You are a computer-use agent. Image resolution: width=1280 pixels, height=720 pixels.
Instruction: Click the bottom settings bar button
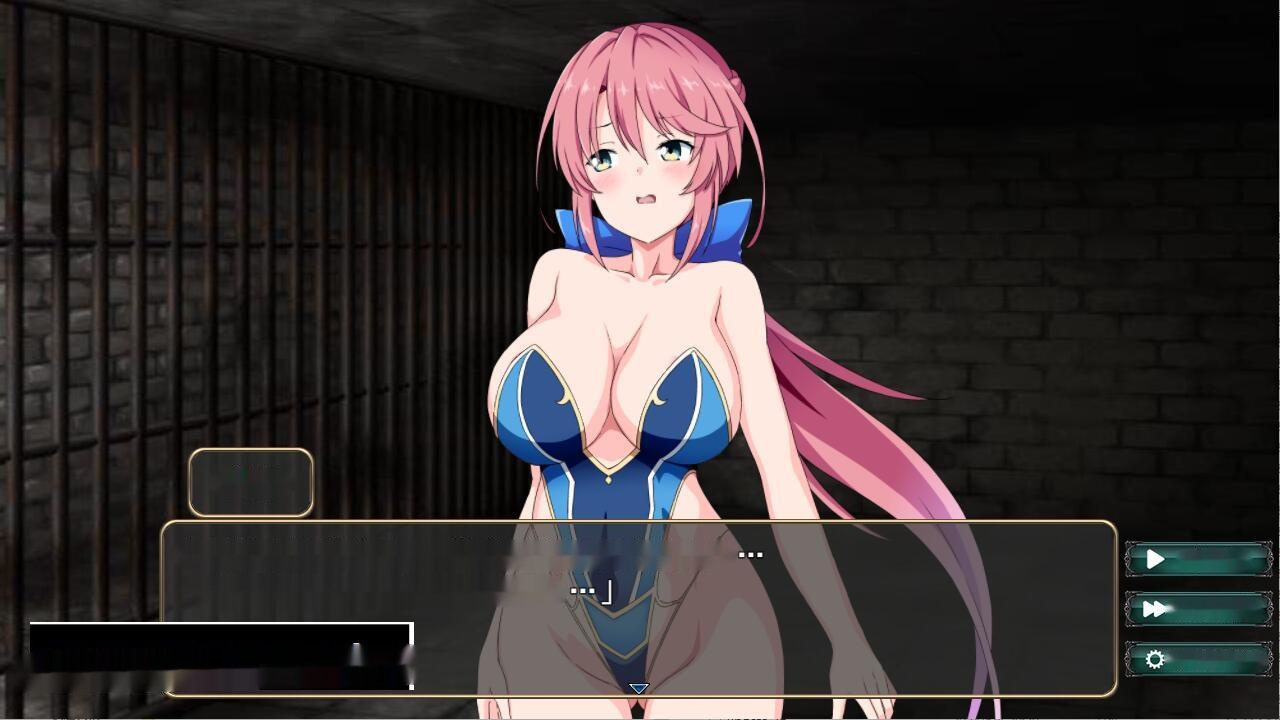tap(1197, 659)
